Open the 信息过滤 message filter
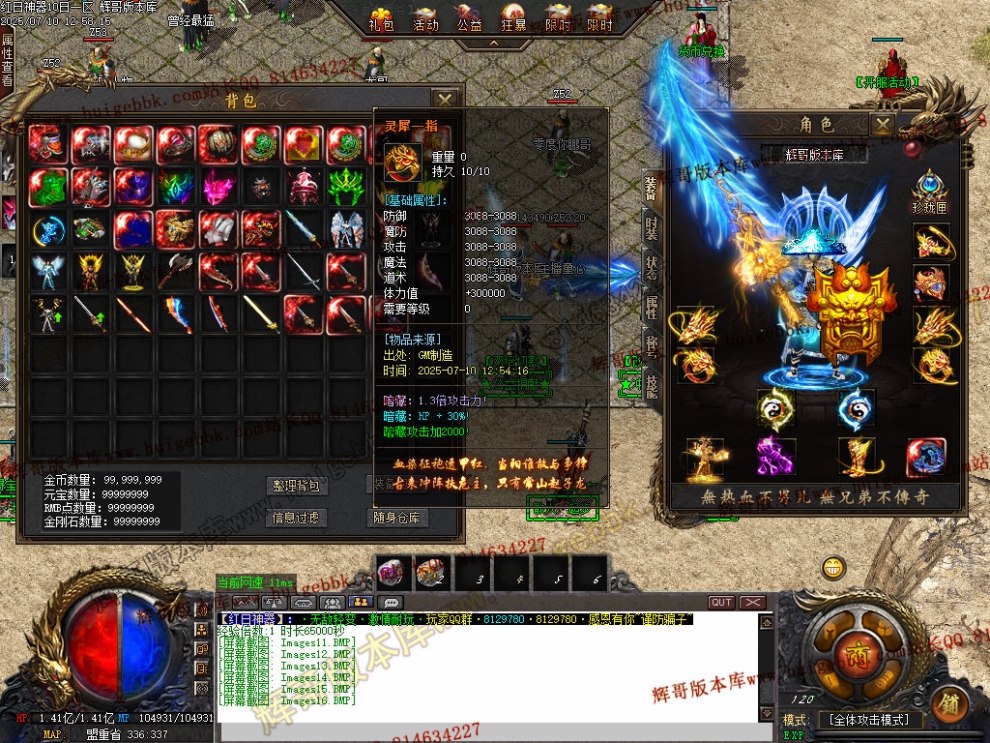The width and height of the screenshot is (990, 743). (x=297, y=518)
